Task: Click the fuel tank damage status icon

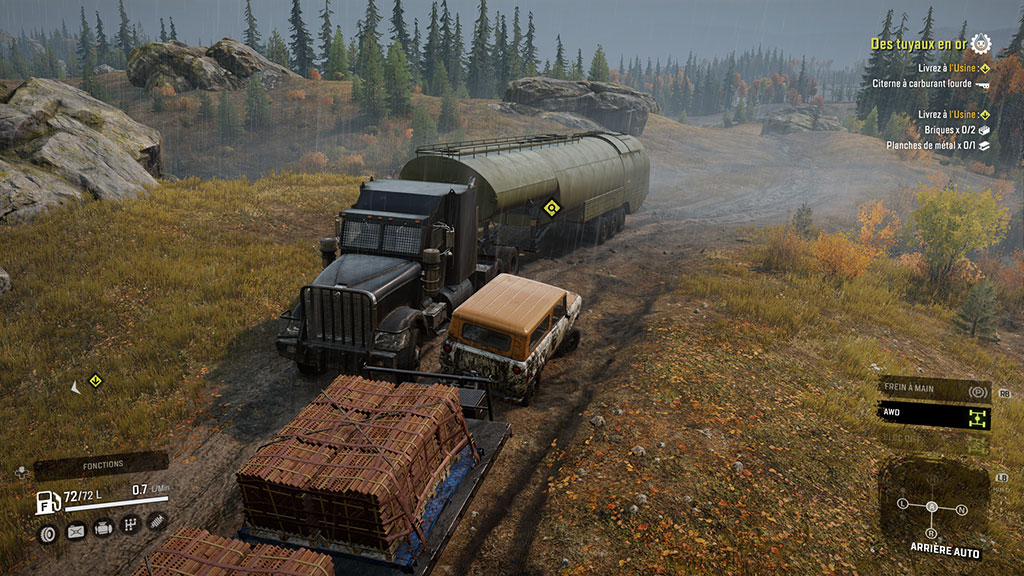Action: [75, 531]
